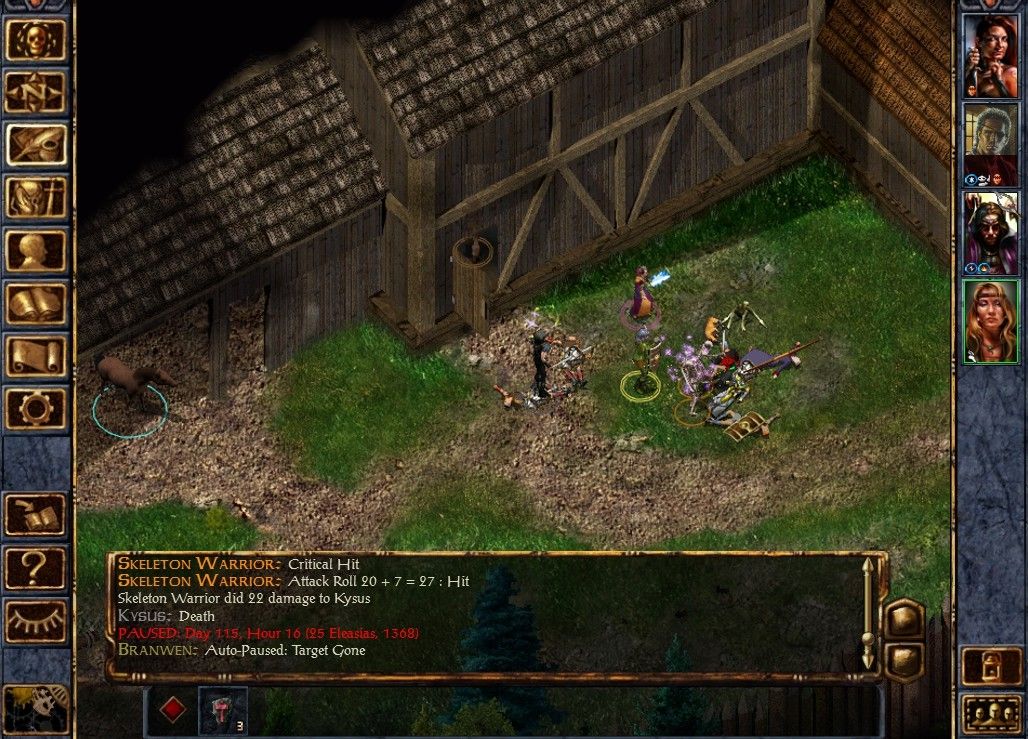Open the priest scroll button
This screenshot has width=1028, height=739.
[x=36, y=356]
